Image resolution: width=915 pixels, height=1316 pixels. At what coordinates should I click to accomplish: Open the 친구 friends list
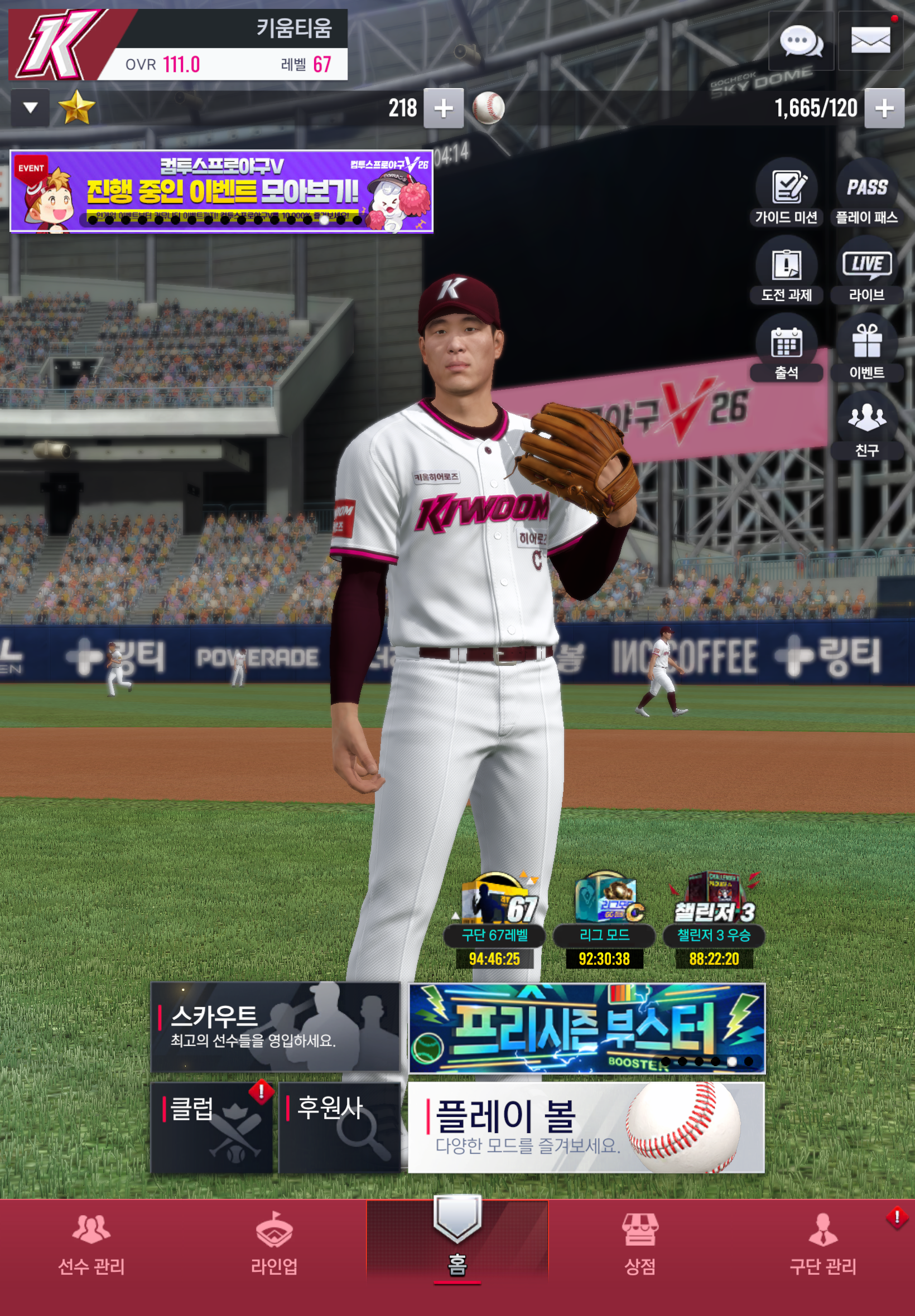pyautogui.click(x=866, y=424)
